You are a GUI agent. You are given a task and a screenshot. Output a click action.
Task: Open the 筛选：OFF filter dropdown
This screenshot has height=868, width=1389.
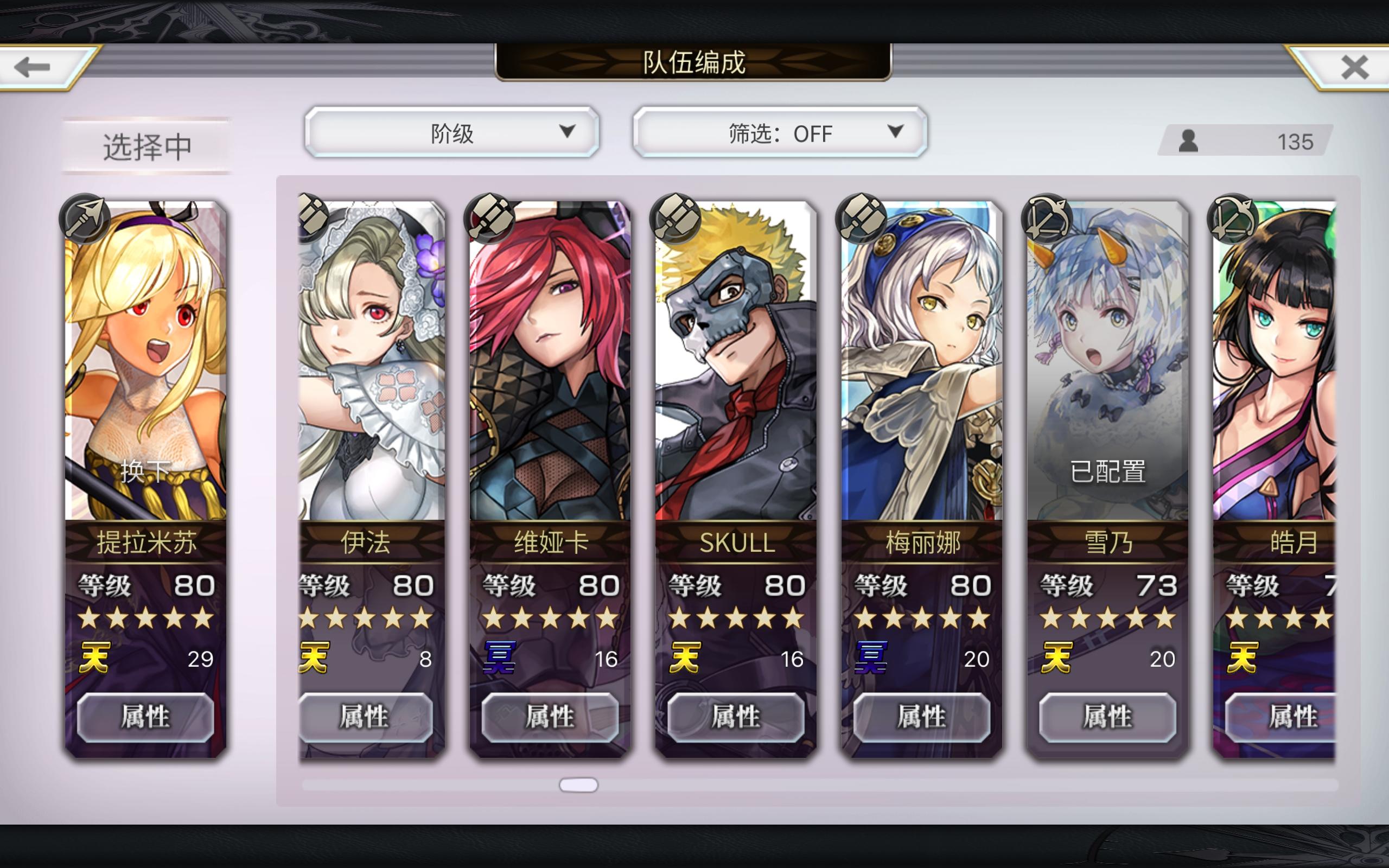click(778, 132)
